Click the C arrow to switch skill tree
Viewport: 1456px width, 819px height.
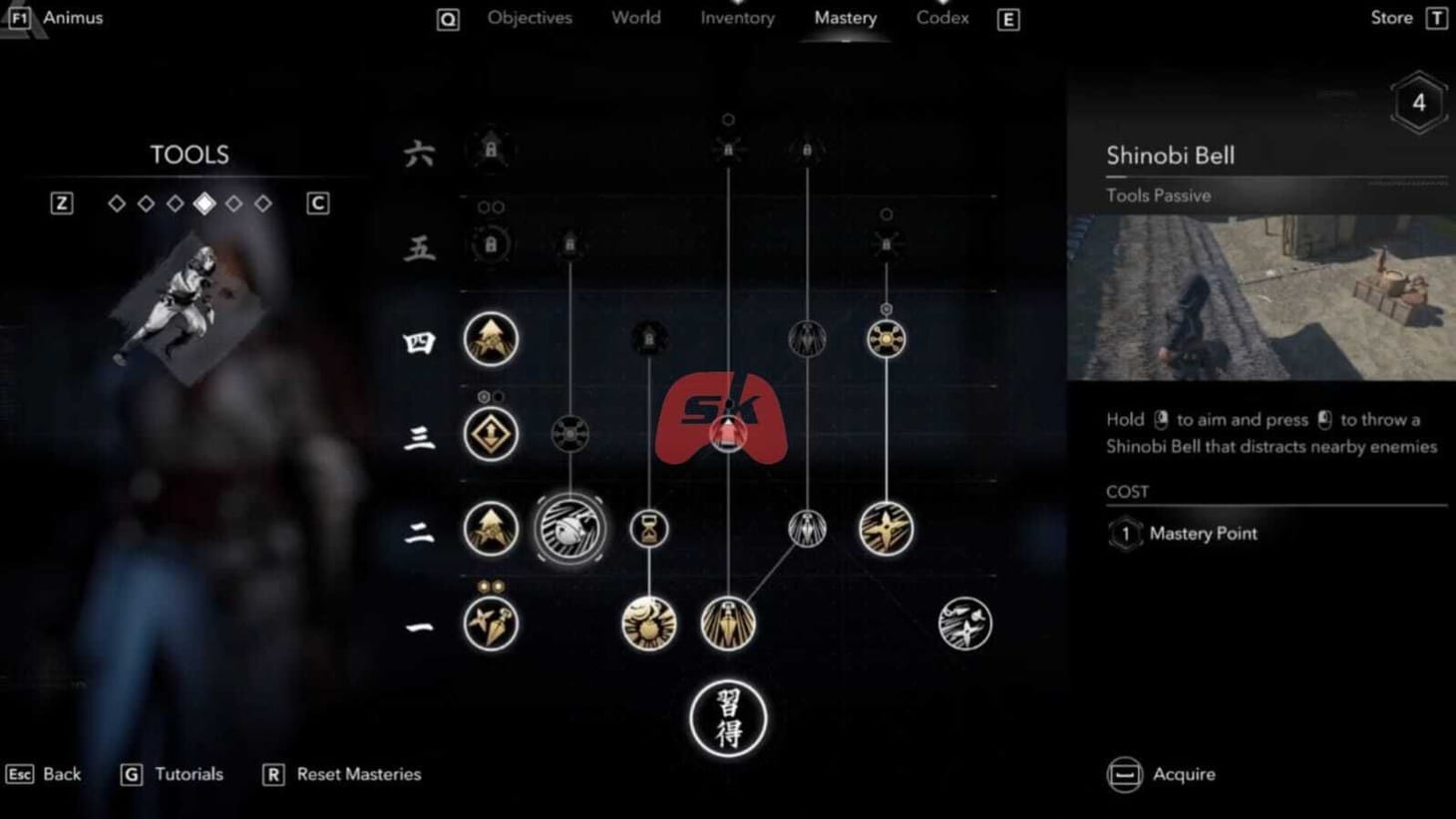[317, 203]
